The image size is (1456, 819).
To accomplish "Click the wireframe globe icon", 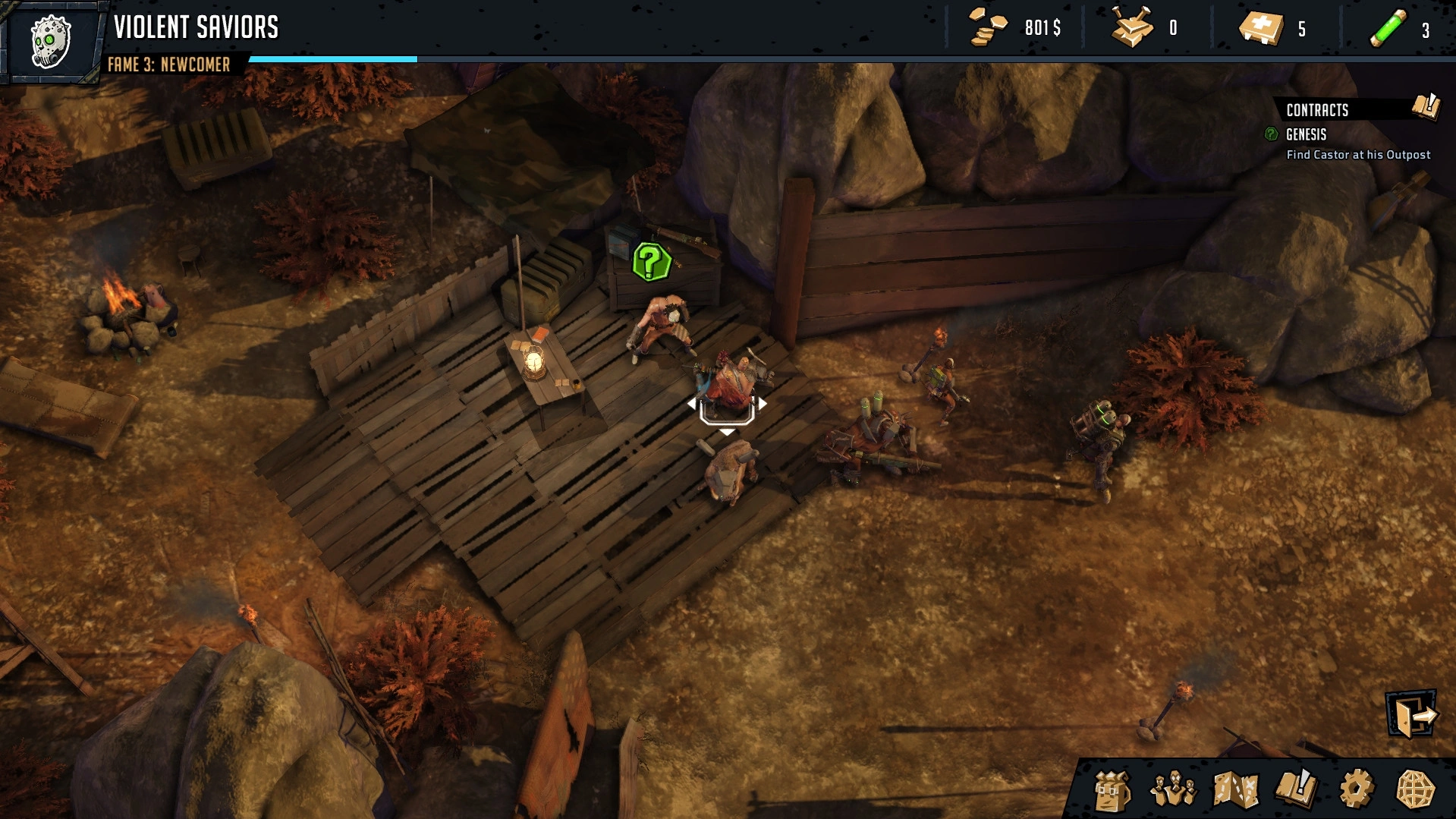I will [1415, 790].
